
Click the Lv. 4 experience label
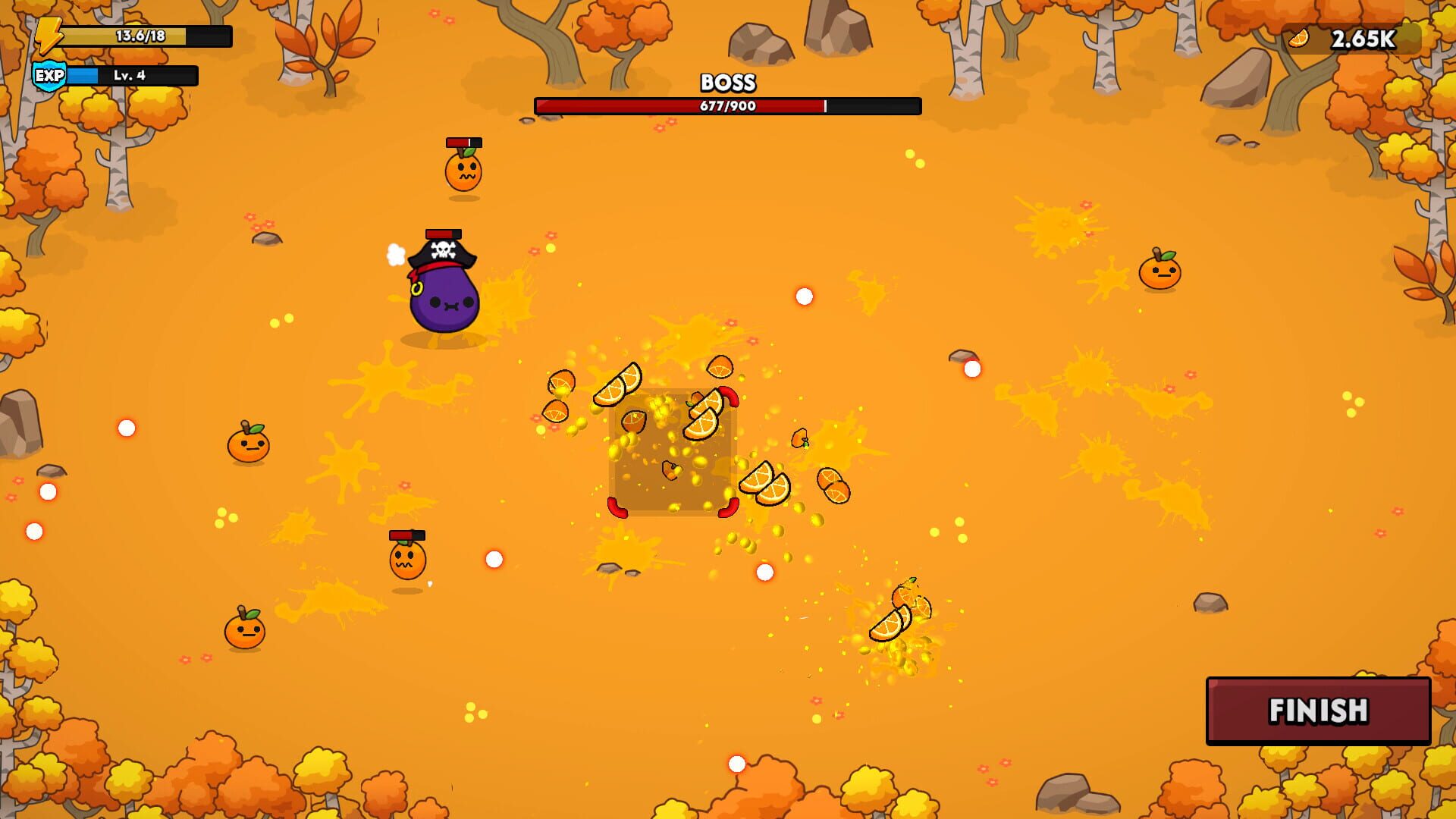[131, 76]
